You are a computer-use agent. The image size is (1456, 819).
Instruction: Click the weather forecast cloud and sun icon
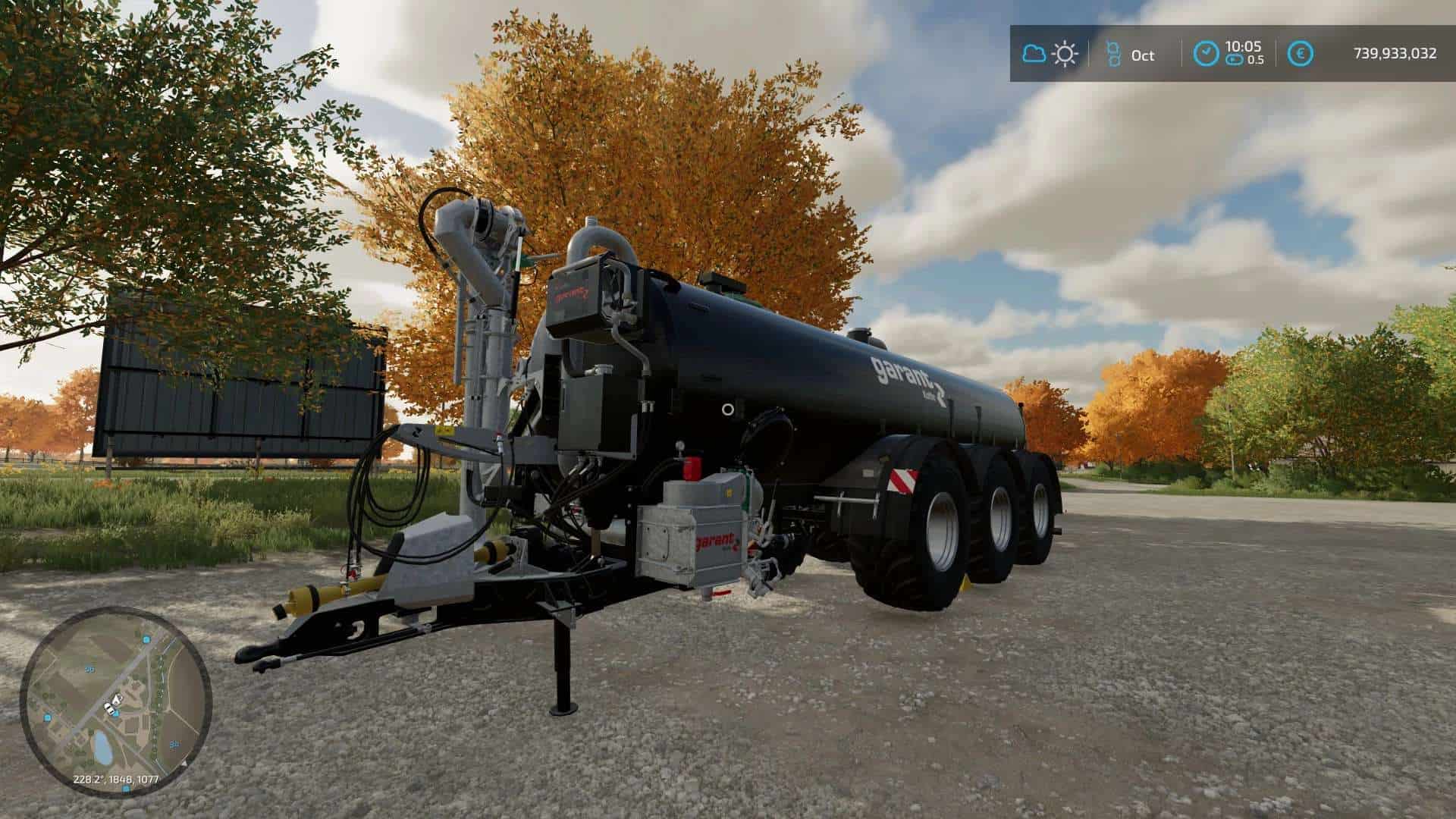1050,54
